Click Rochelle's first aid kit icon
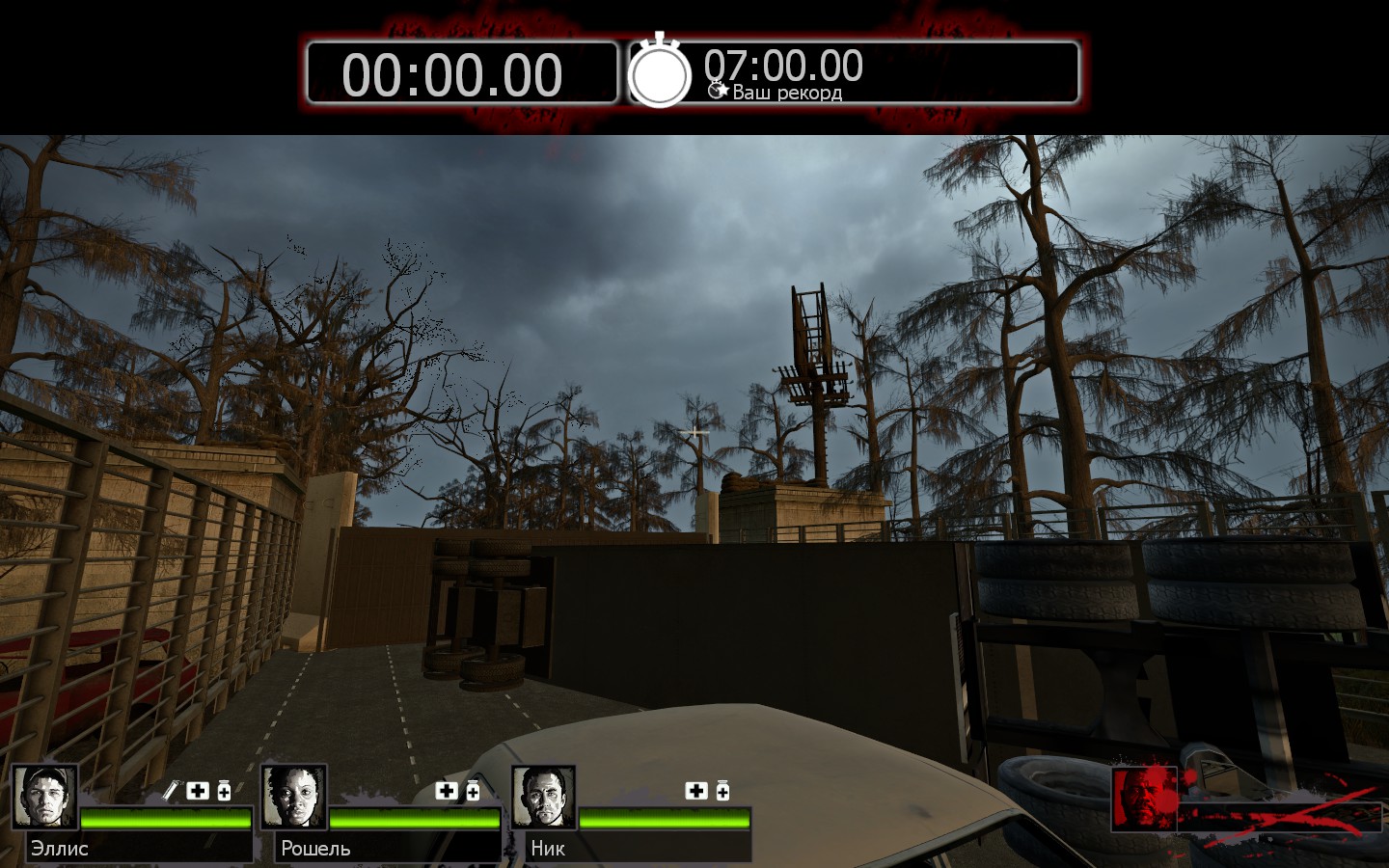The image size is (1389, 868). [447, 791]
